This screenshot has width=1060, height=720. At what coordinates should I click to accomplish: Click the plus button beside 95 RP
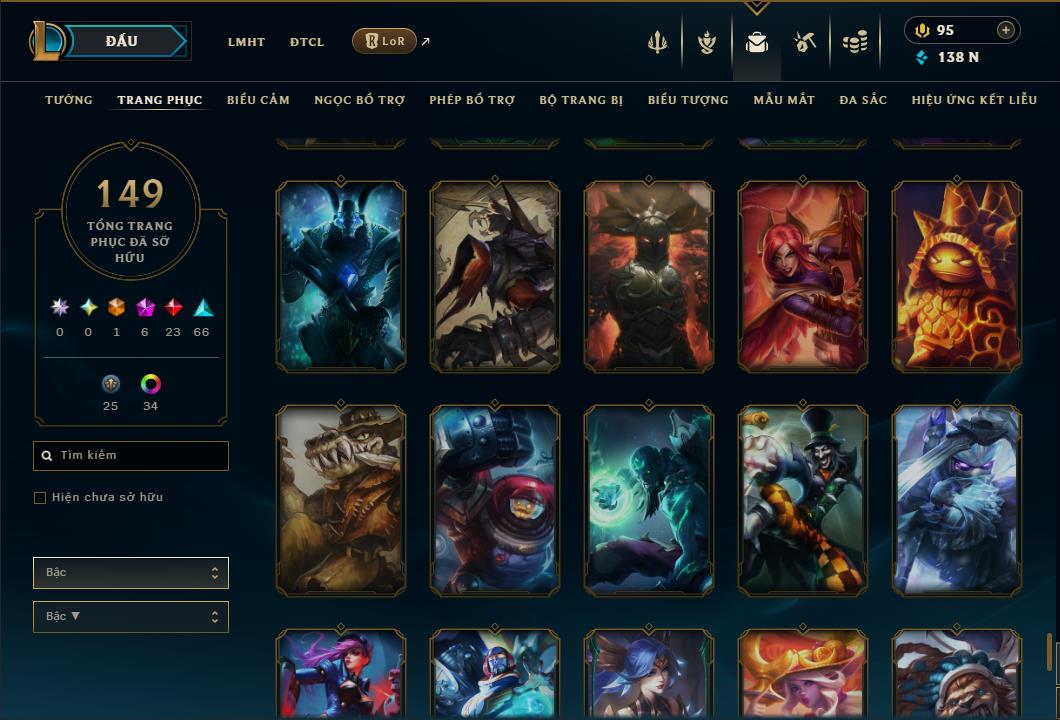1005,30
